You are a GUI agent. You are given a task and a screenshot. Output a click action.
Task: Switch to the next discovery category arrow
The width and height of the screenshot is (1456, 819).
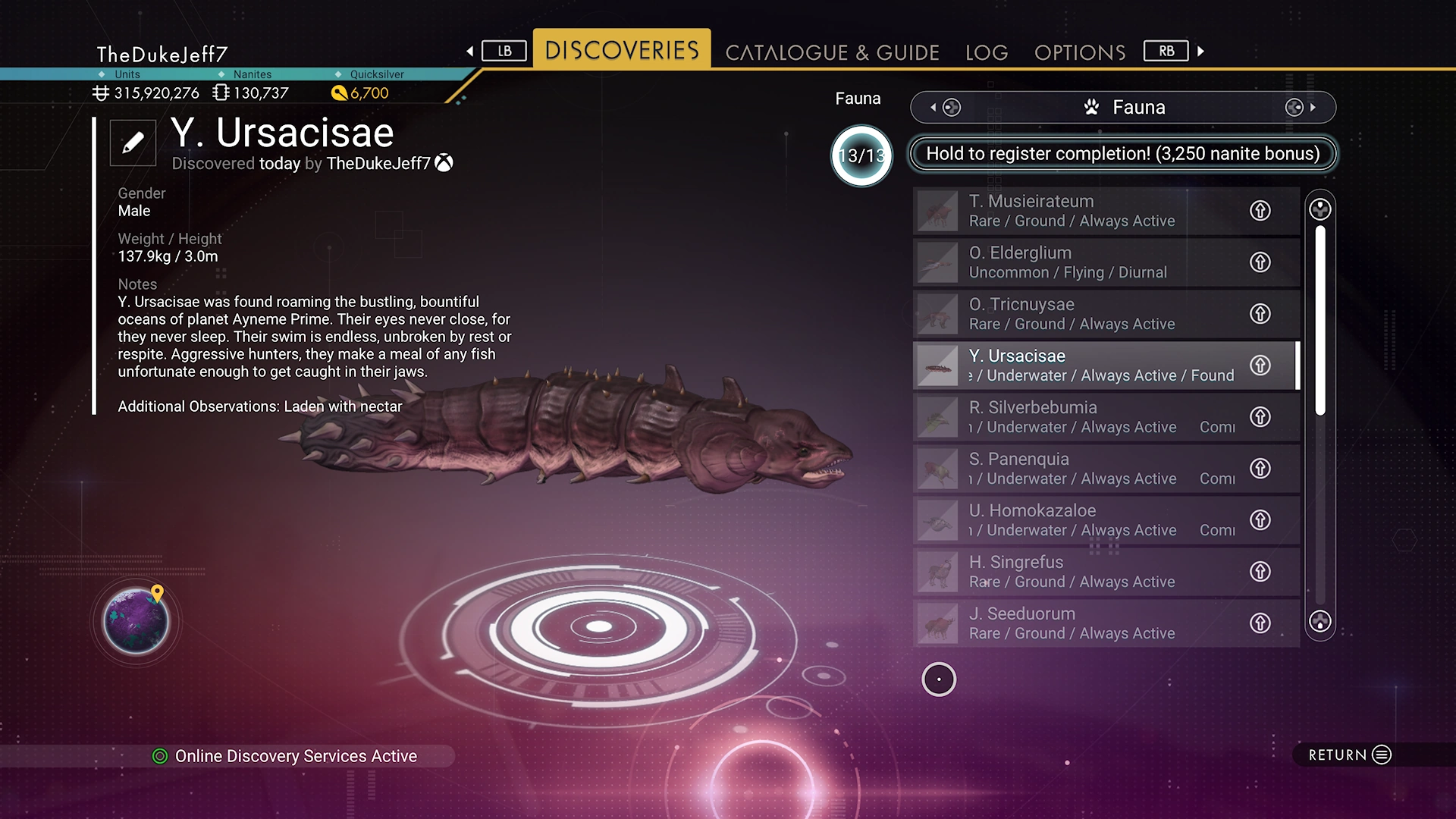[x=1312, y=108]
